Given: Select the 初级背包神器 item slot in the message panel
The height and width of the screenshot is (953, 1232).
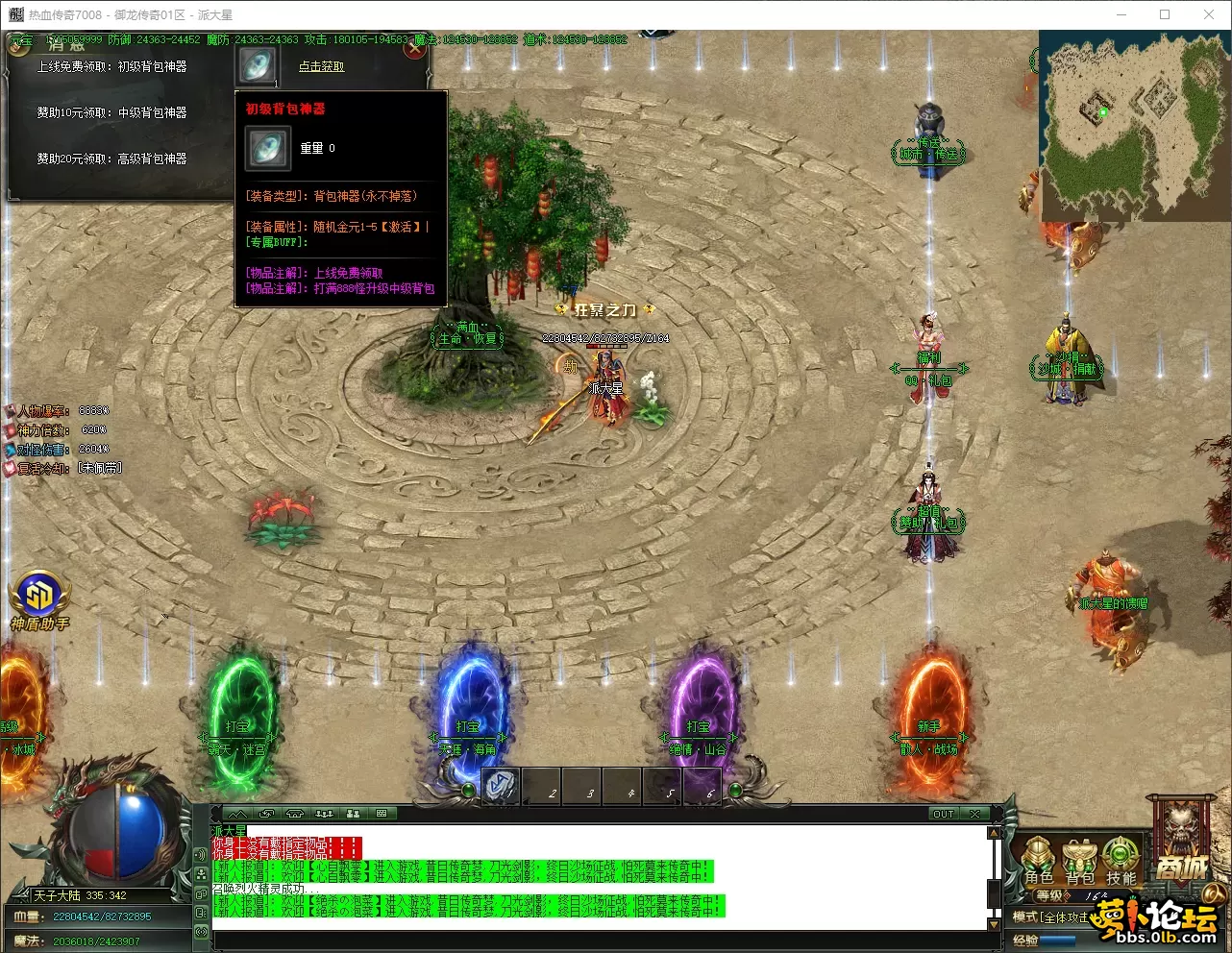Looking at the screenshot, I should 257,65.
